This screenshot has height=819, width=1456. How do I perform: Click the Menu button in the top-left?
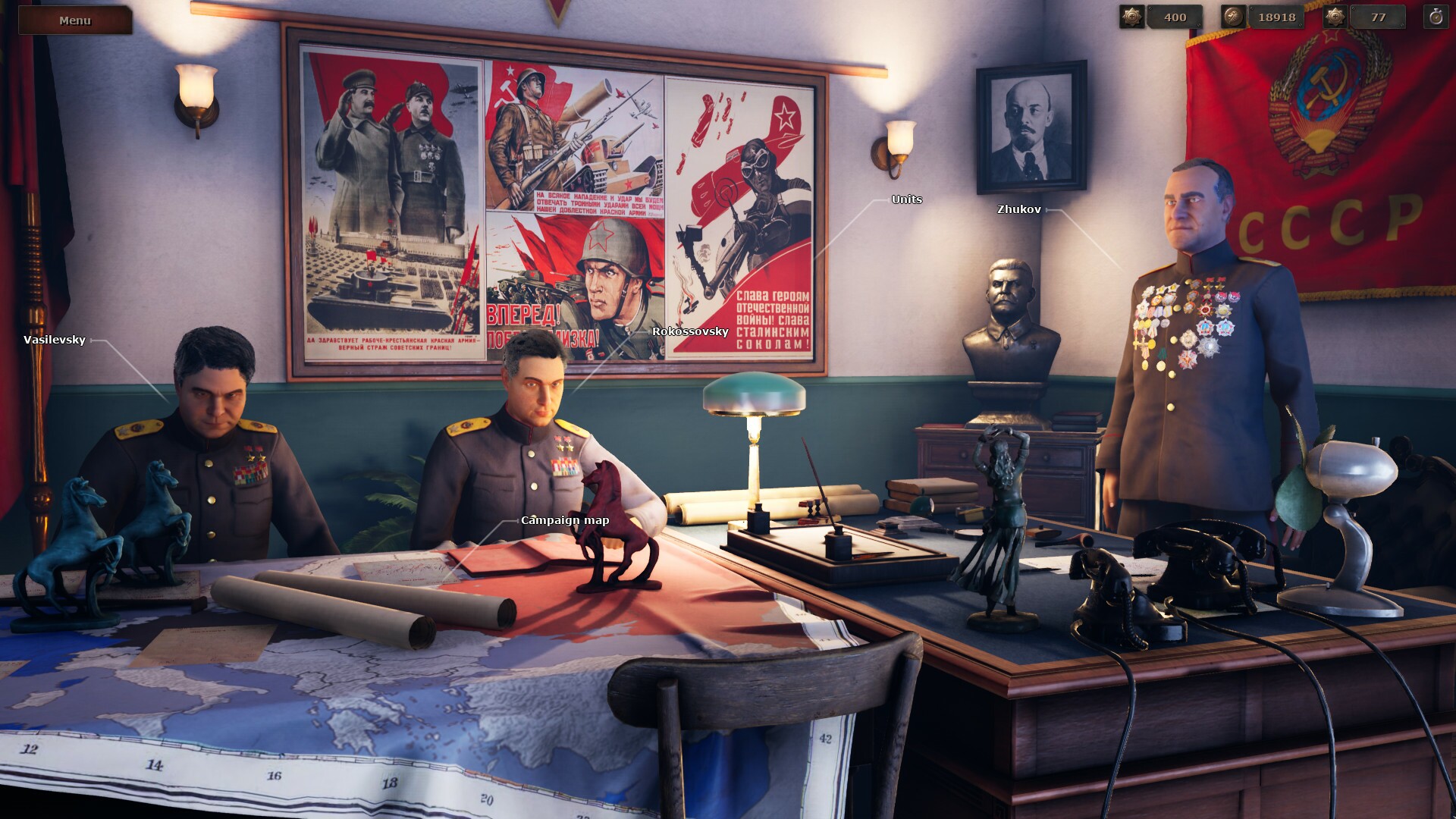[x=75, y=20]
